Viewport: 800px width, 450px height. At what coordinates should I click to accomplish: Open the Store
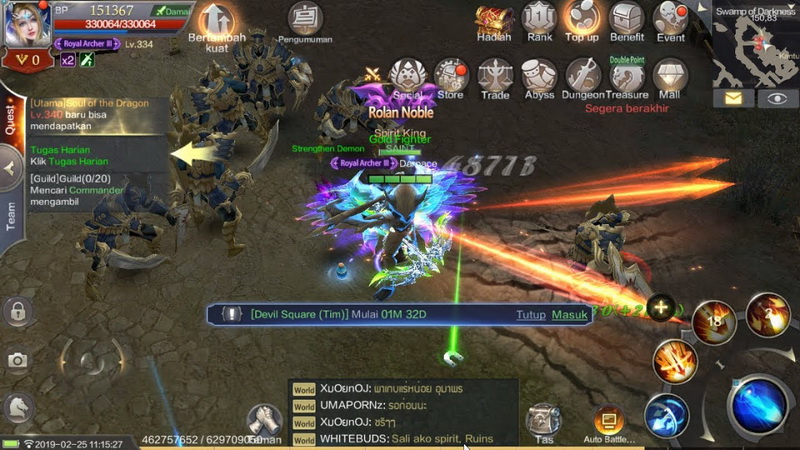pos(451,76)
